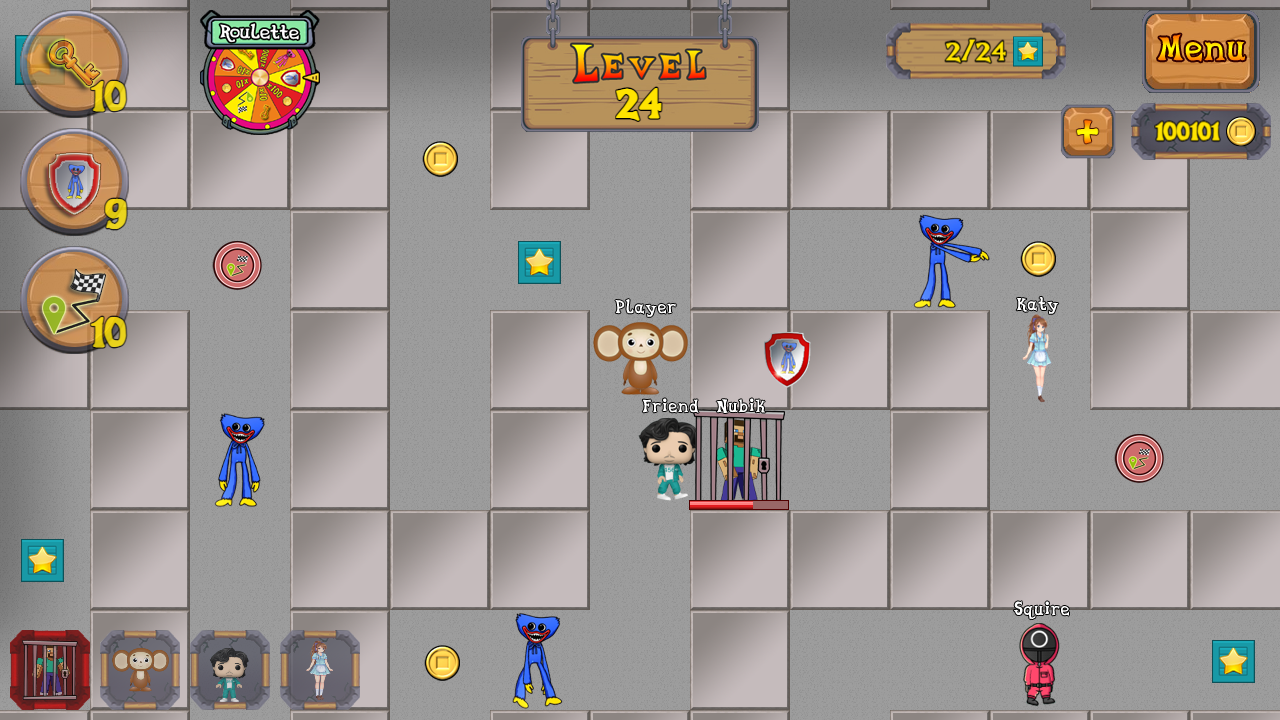Select the Friend character portrait
Viewport: 1280px width, 720px height.
[227, 668]
